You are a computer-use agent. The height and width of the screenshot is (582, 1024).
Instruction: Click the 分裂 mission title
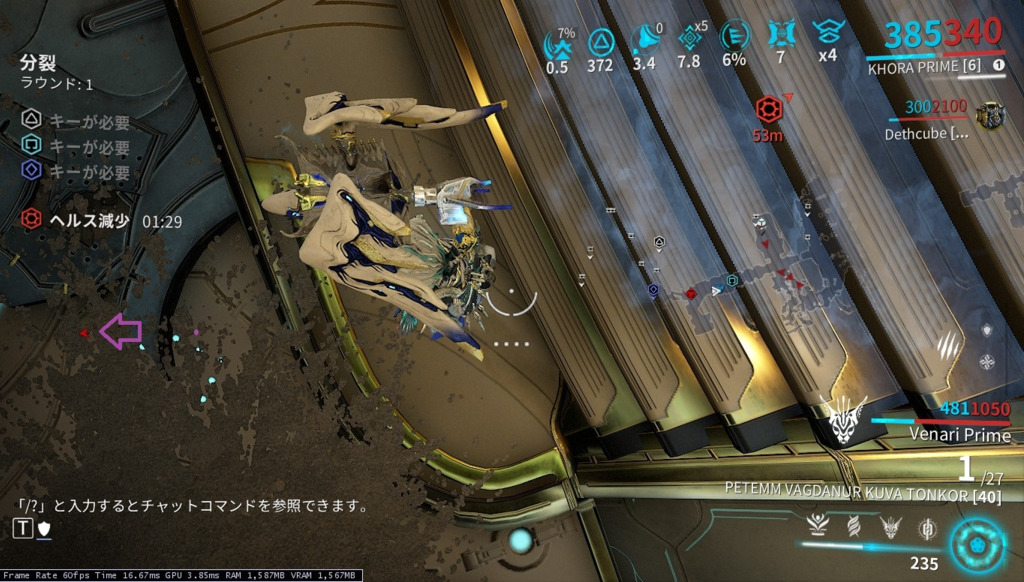point(36,63)
